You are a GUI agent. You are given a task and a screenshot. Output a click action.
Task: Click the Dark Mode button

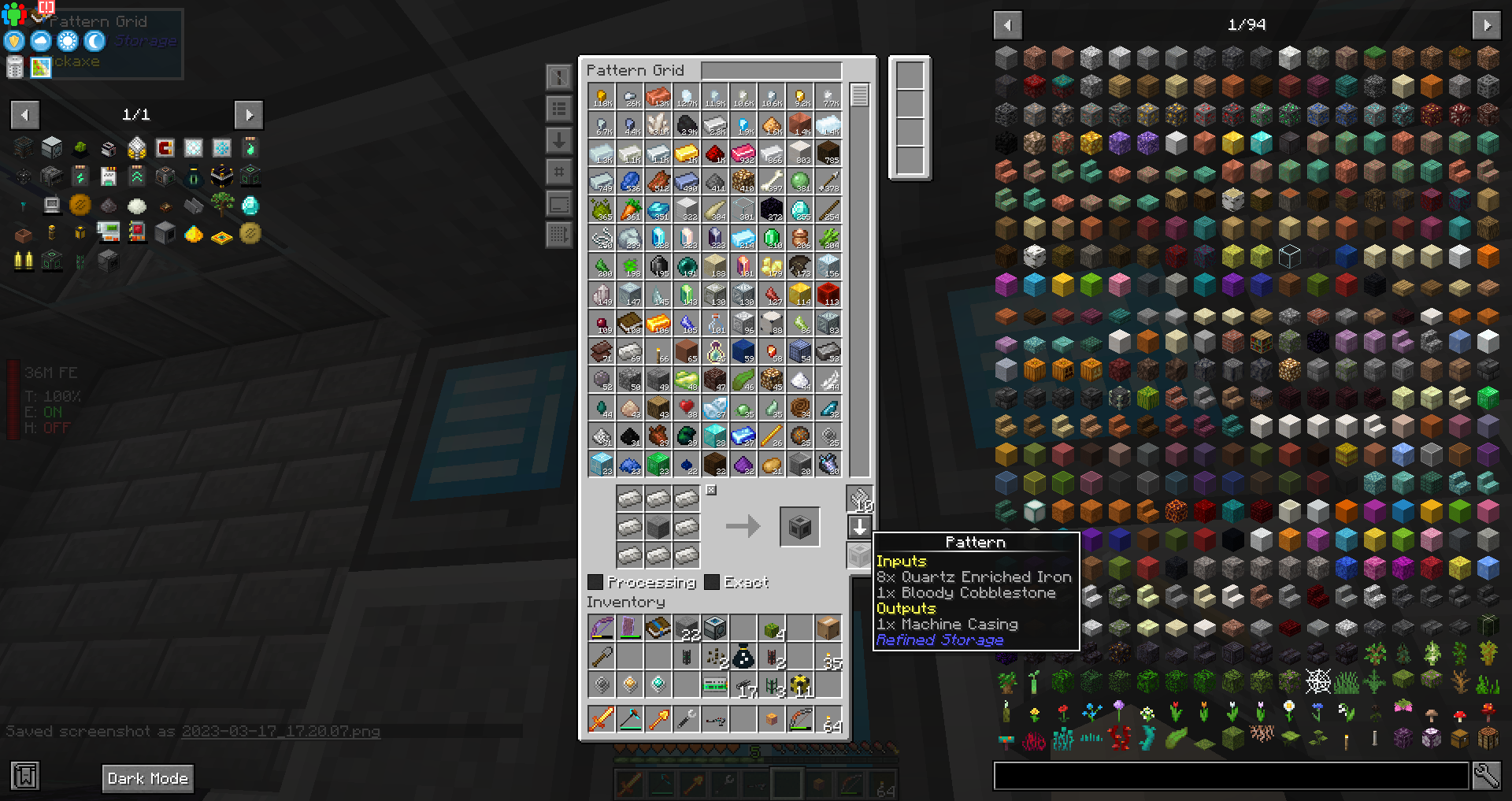click(147, 778)
